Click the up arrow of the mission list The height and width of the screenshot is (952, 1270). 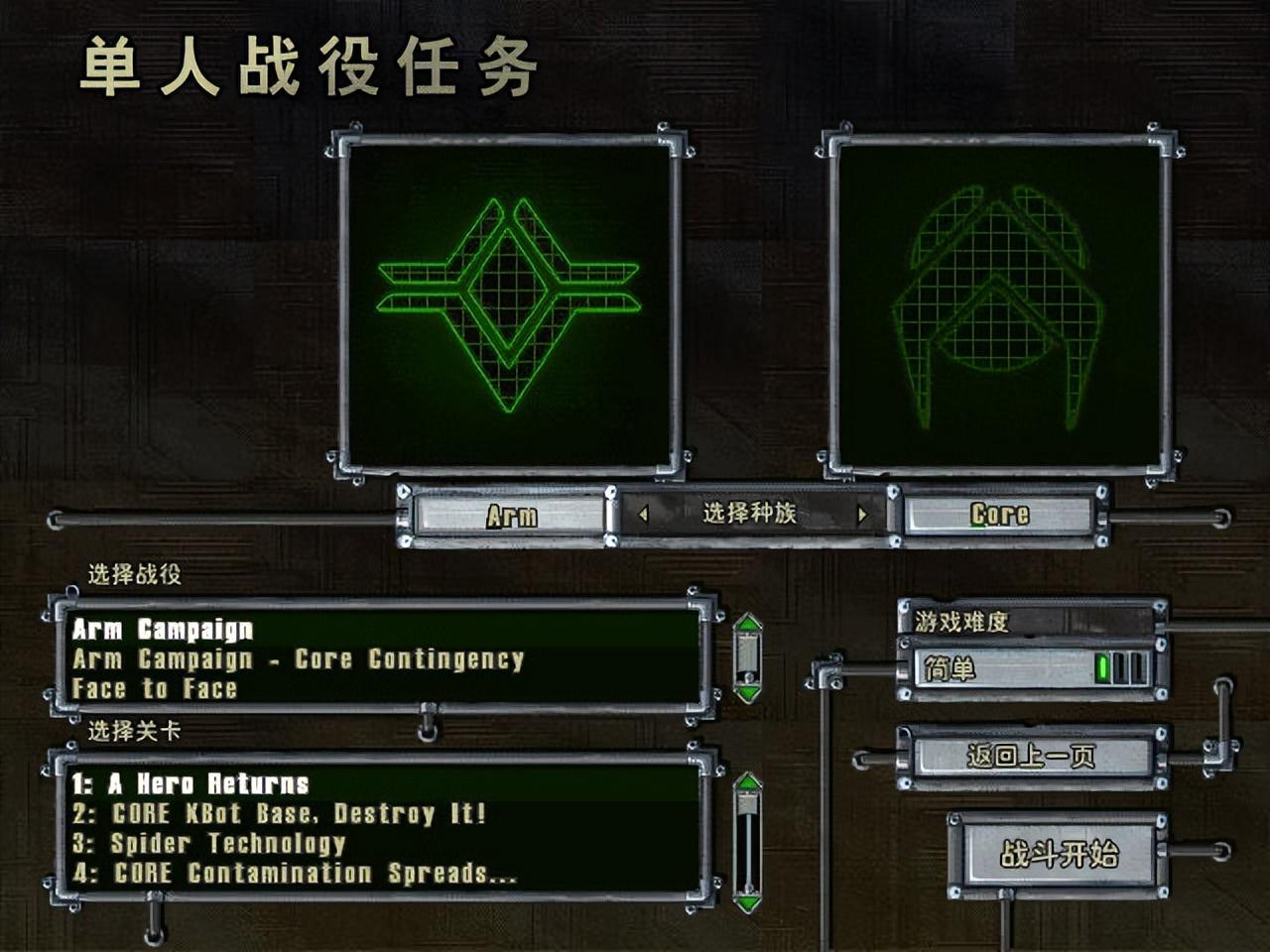746,783
